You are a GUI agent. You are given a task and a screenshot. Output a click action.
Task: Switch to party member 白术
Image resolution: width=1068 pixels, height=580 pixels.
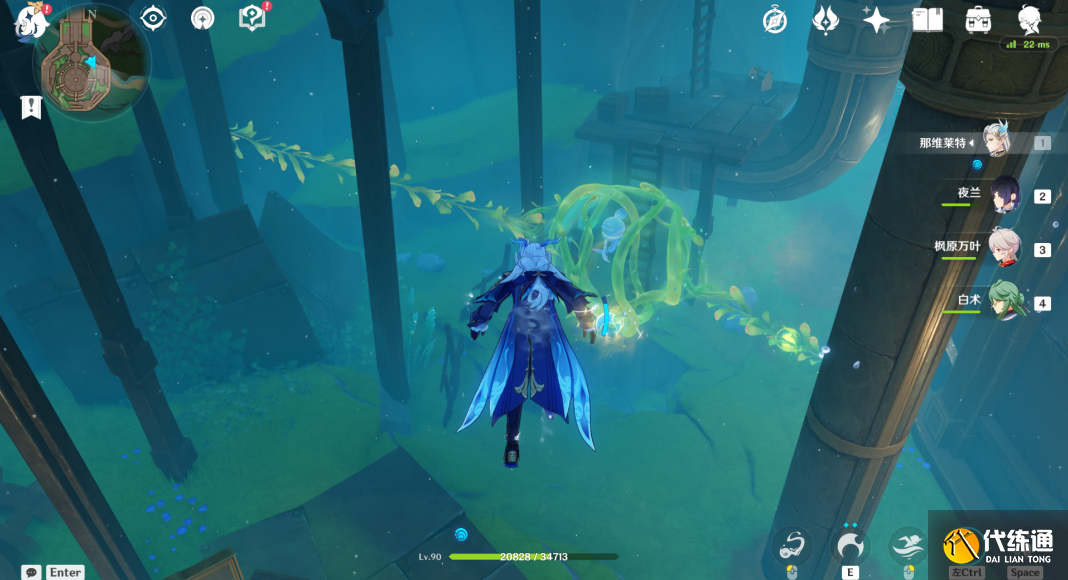pos(1004,301)
